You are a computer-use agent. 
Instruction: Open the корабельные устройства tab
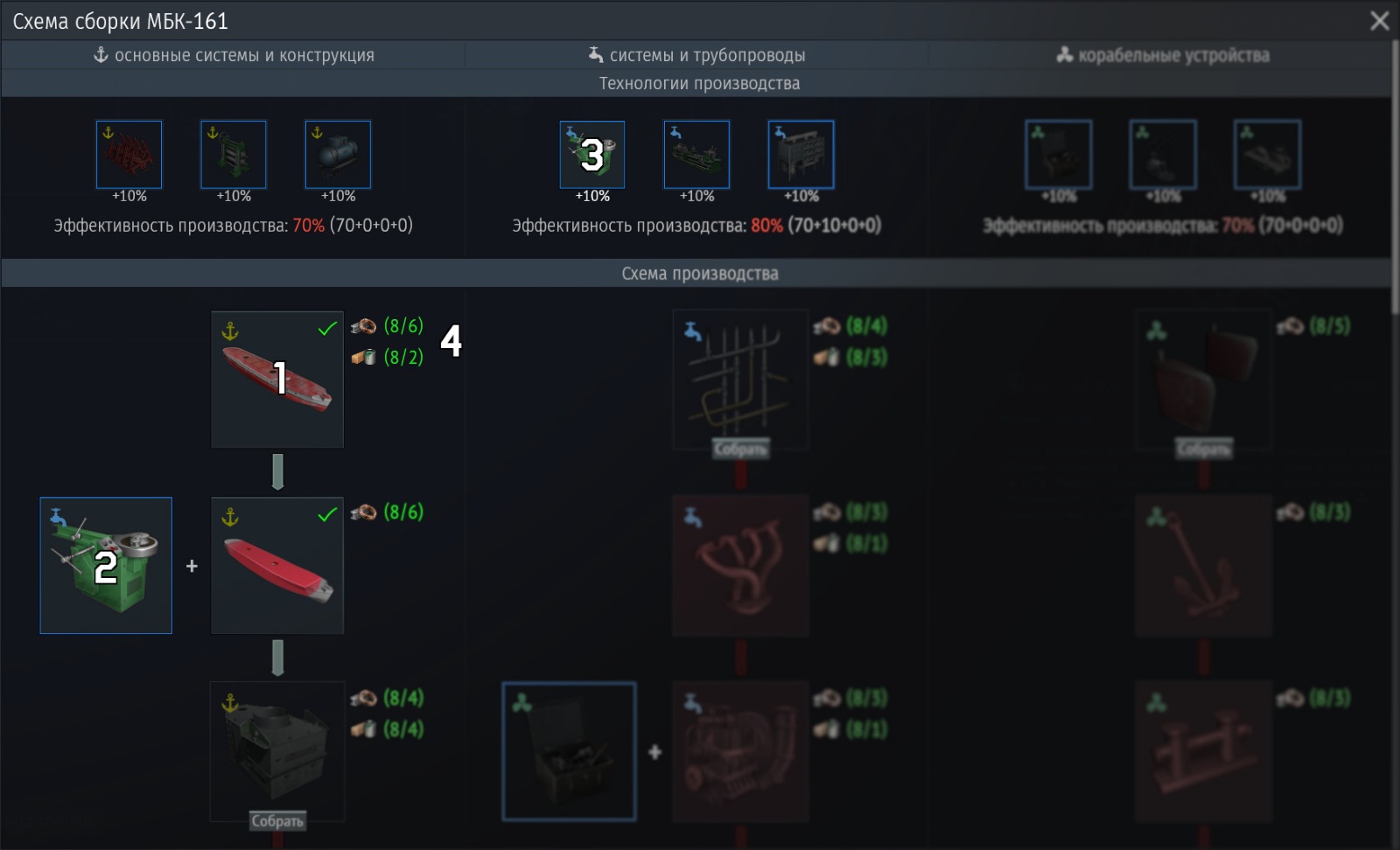(x=1164, y=54)
